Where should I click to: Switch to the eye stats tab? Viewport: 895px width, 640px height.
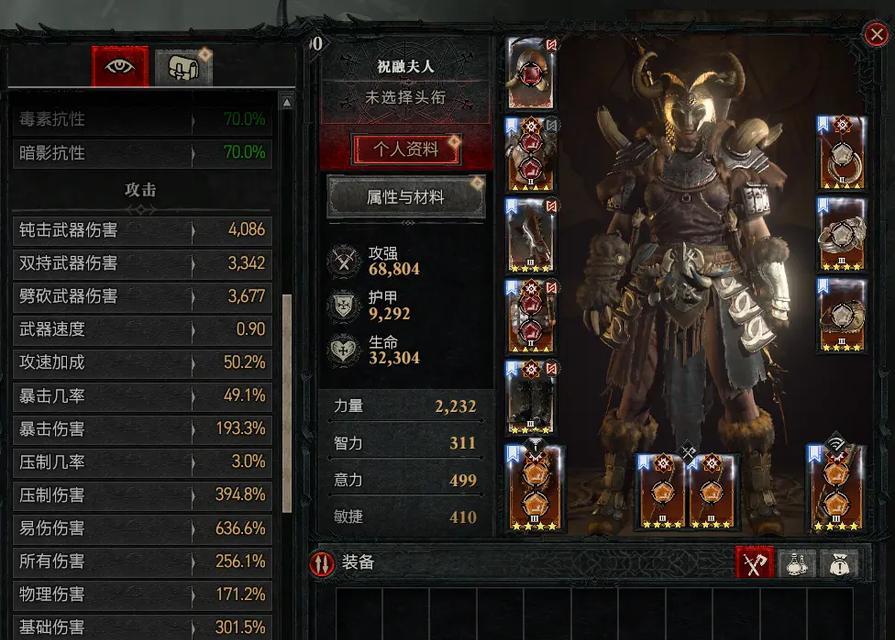point(120,67)
